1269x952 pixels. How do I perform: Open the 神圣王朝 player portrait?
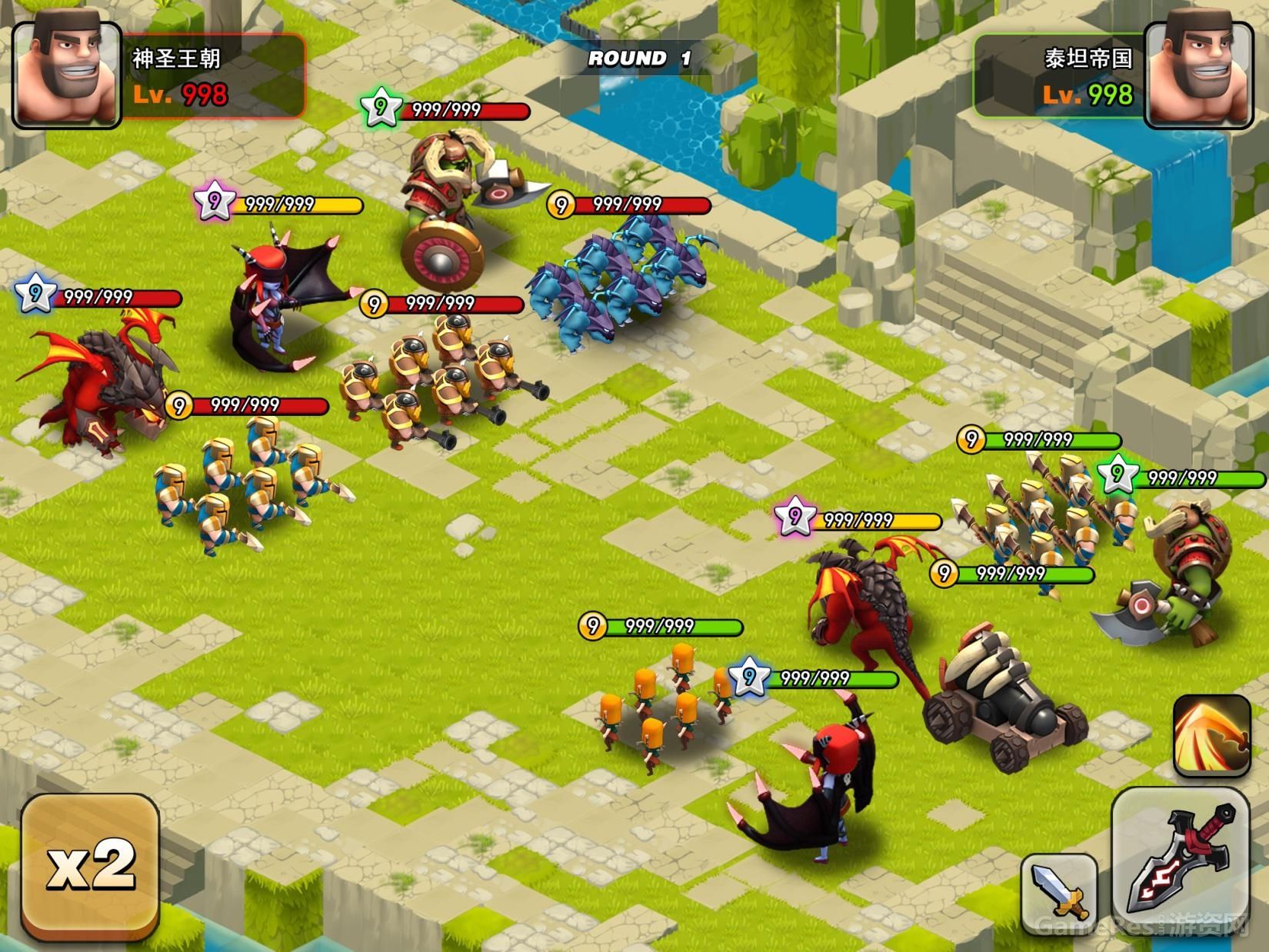pos(67,73)
